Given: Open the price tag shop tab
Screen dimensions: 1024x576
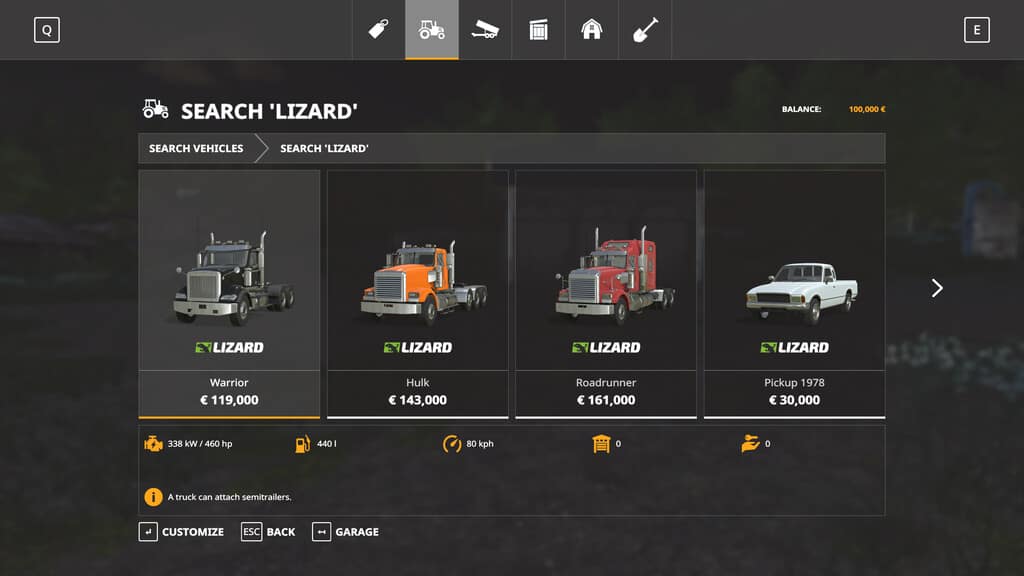Looking at the screenshot, I should 378,30.
